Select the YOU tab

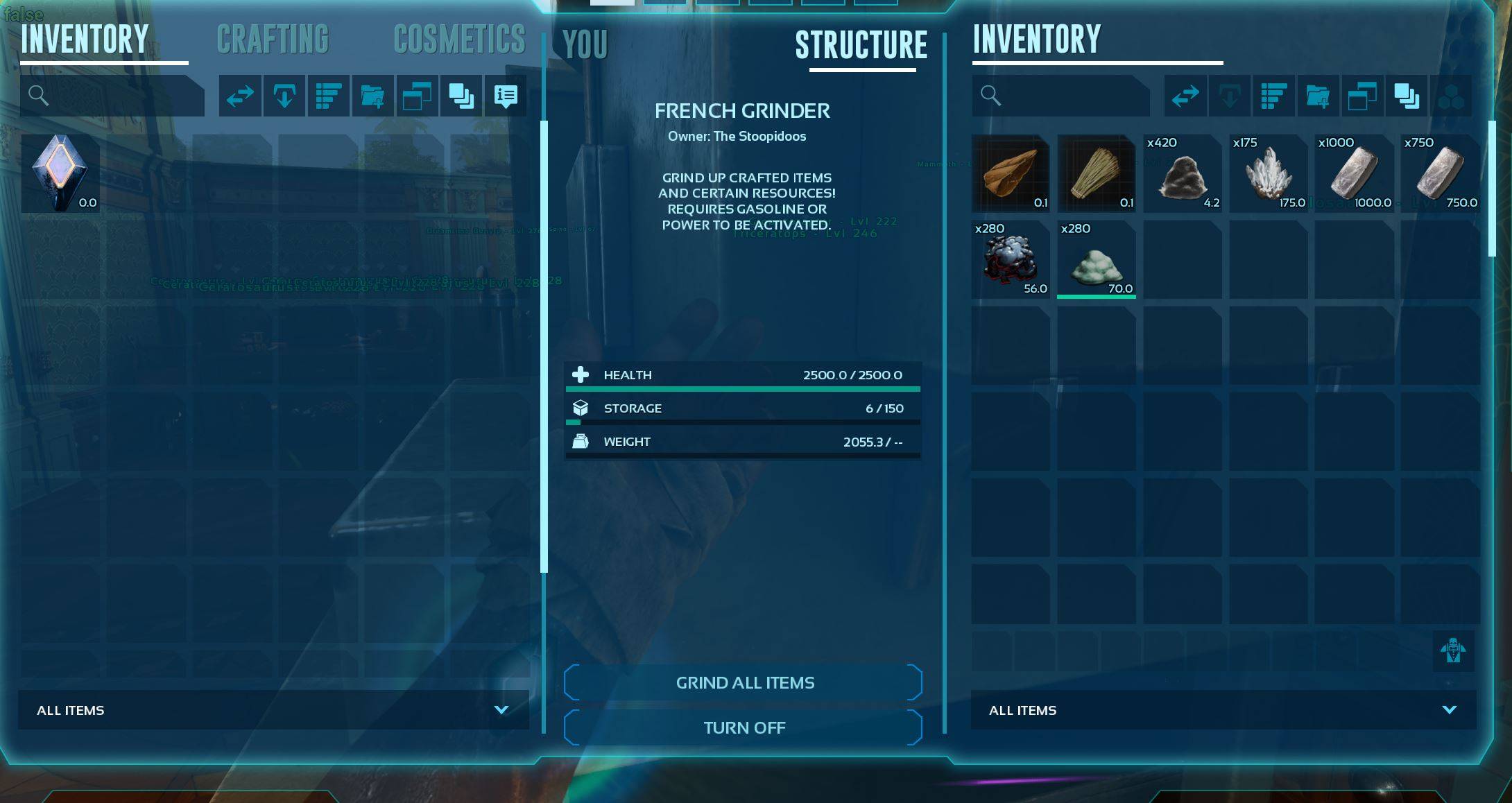coord(585,45)
